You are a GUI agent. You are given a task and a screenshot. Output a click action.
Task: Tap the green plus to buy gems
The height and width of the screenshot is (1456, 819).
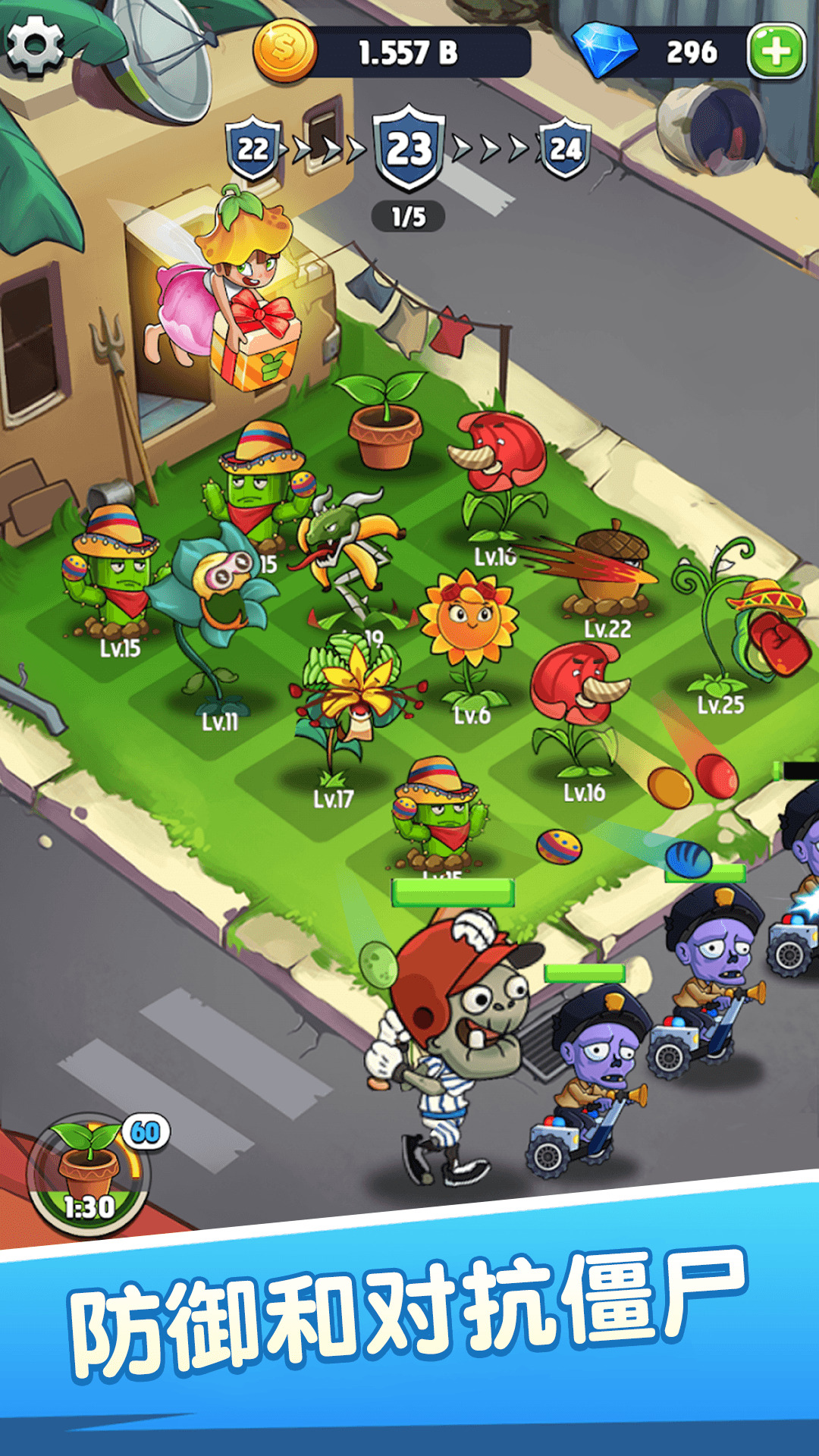point(776,52)
